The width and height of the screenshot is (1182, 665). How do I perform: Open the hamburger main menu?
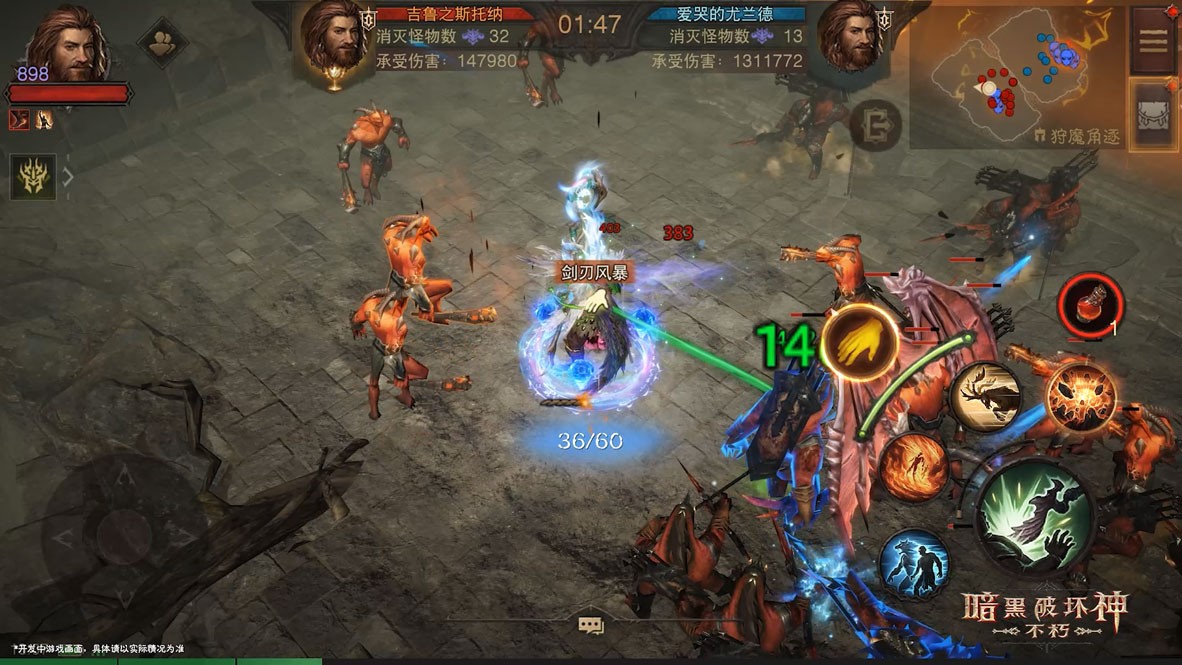[1153, 40]
